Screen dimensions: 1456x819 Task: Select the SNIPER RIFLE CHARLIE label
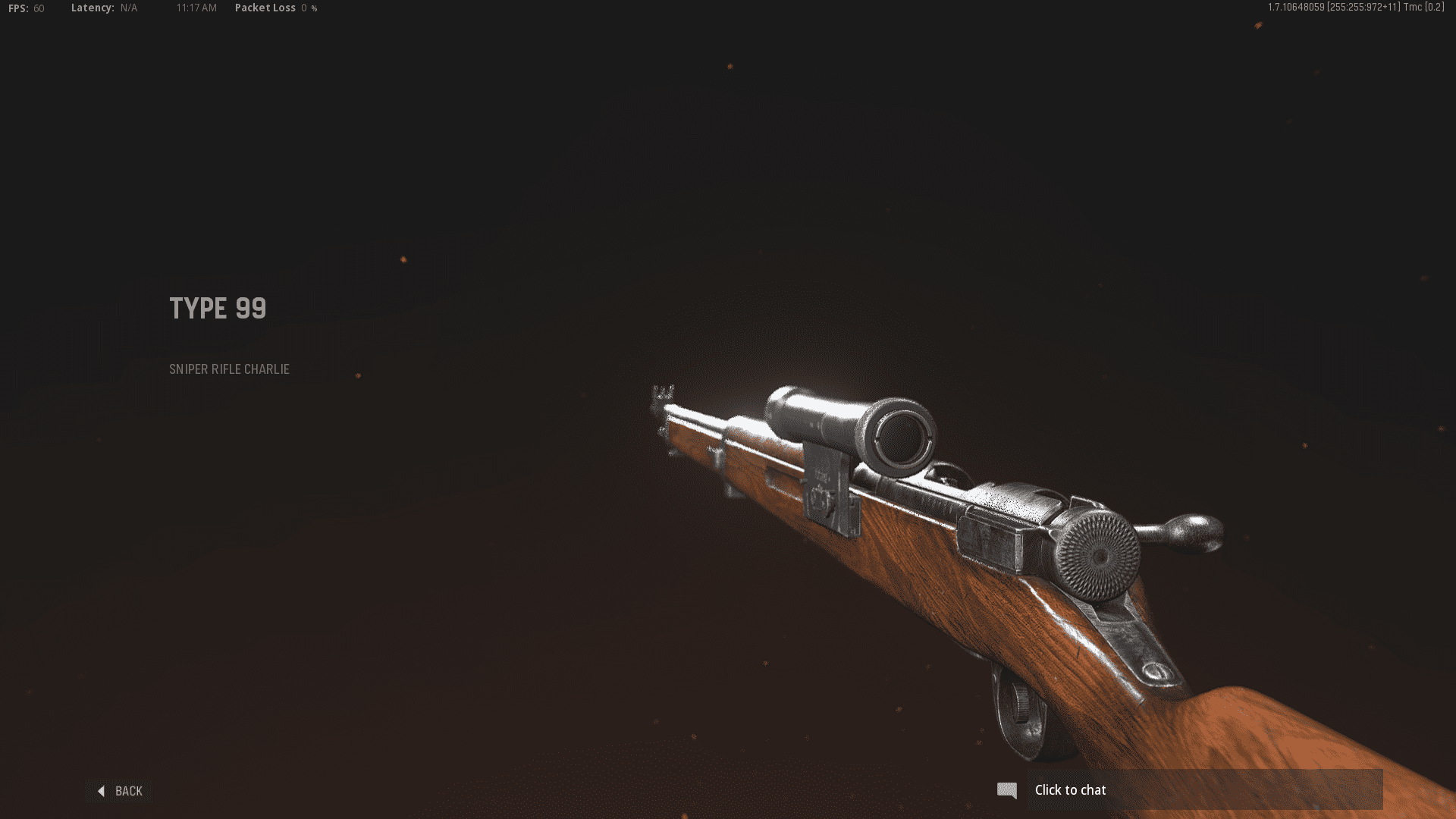[x=229, y=369]
